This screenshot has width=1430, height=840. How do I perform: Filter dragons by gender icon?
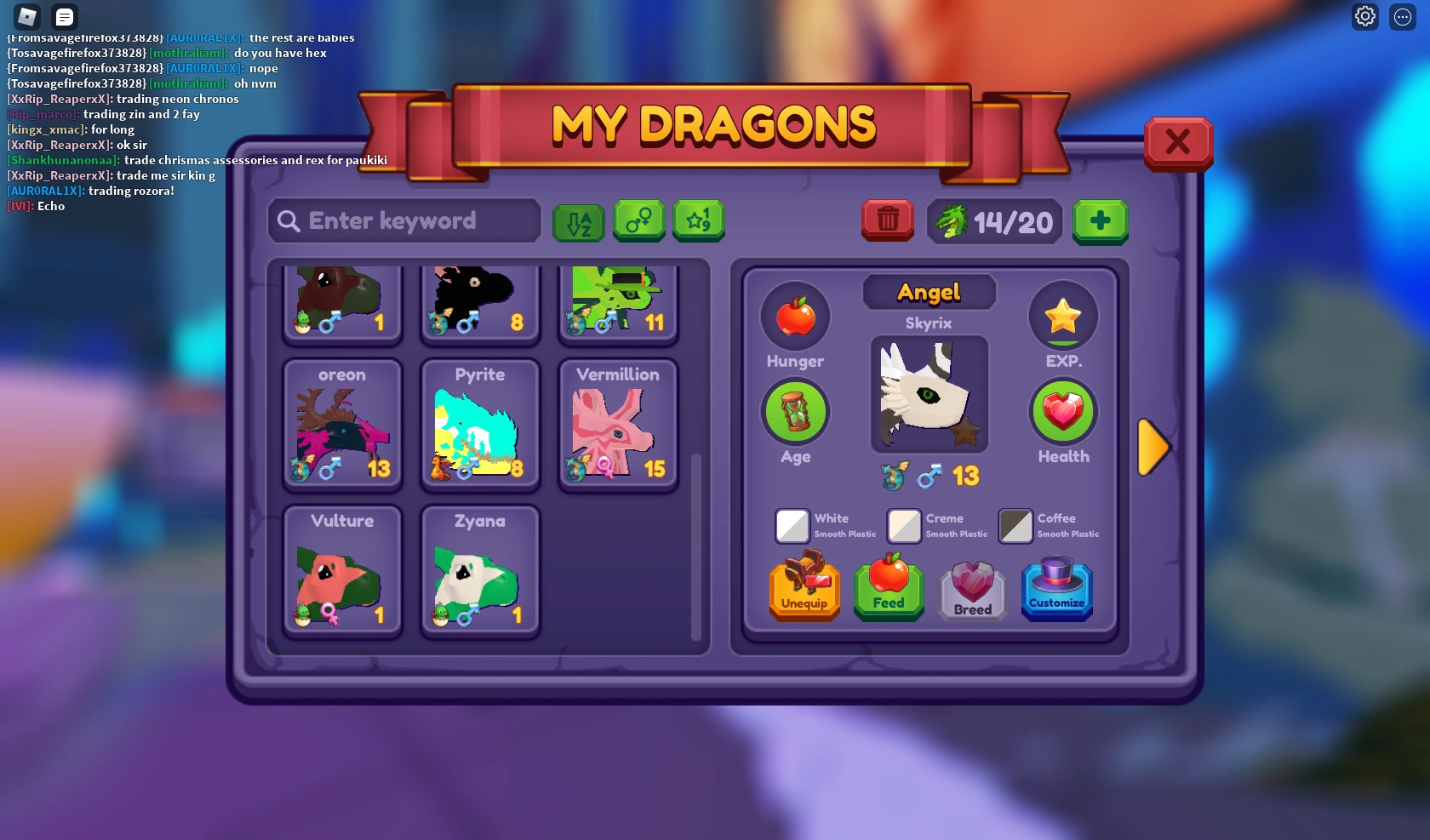tap(638, 221)
